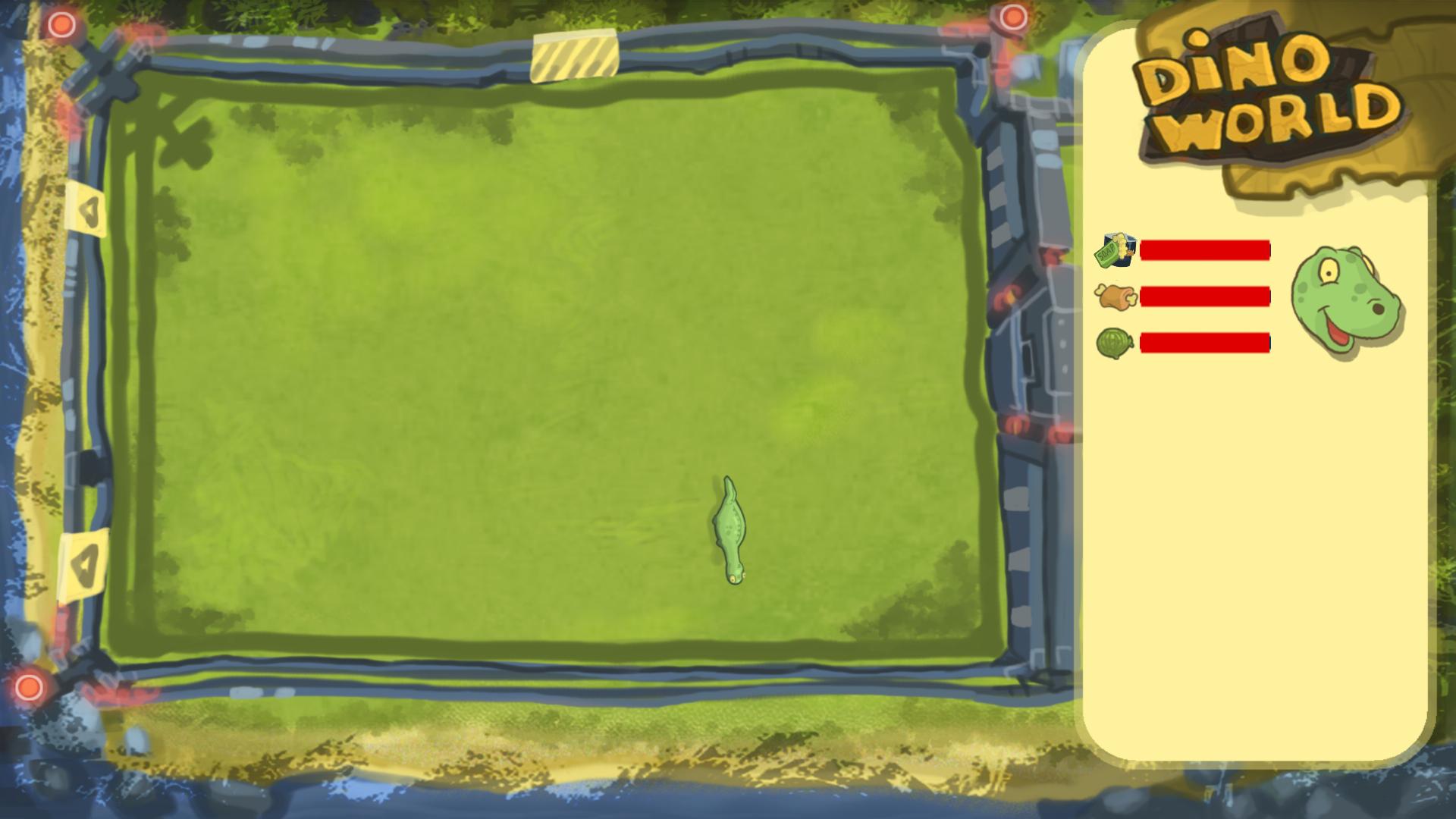
Task: Expand the meat status row
Action: [x=1206, y=297]
